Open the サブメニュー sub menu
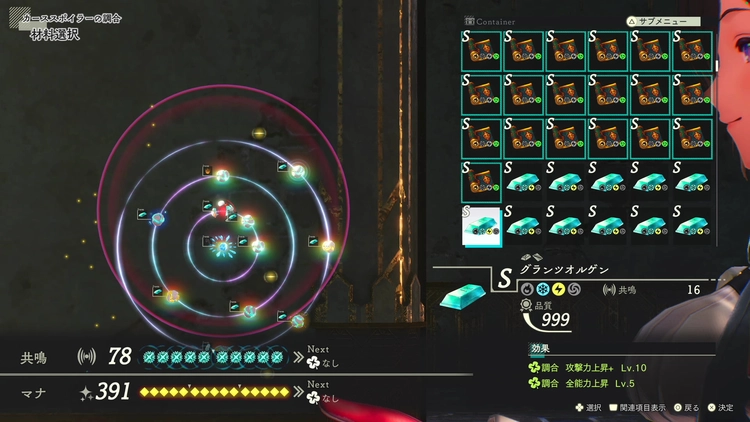 coord(664,20)
